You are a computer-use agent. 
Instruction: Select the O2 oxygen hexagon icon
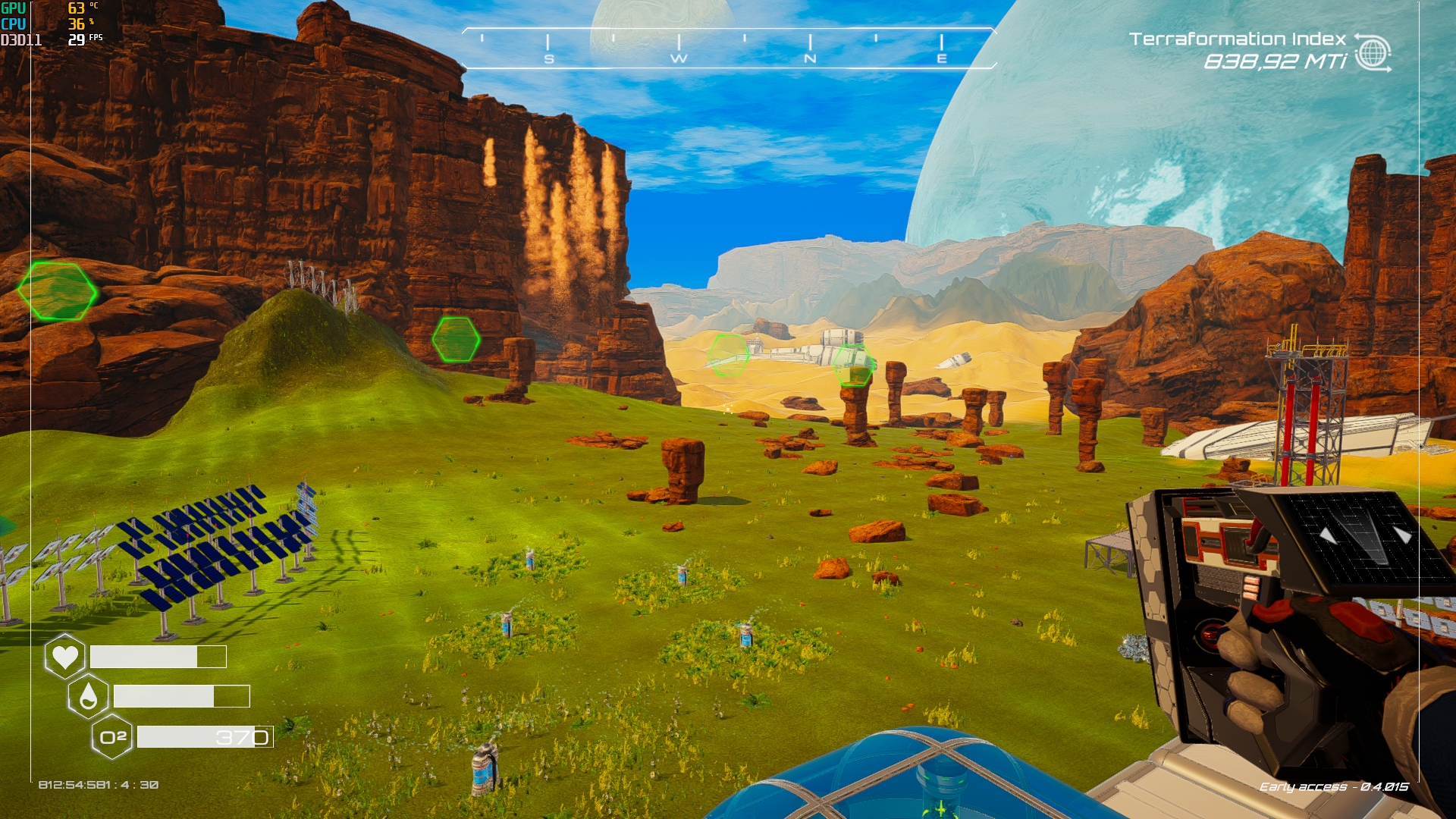(x=112, y=736)
